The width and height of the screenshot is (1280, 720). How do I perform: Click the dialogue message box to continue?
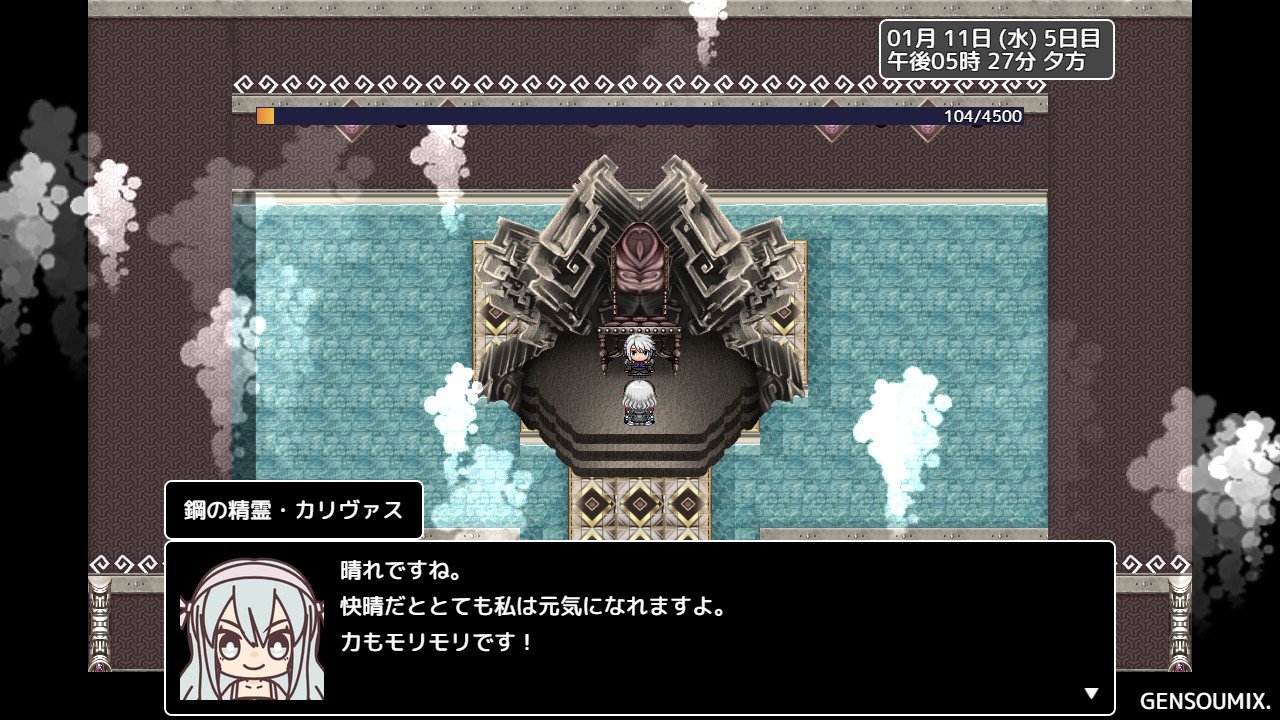tap(640, 627)
